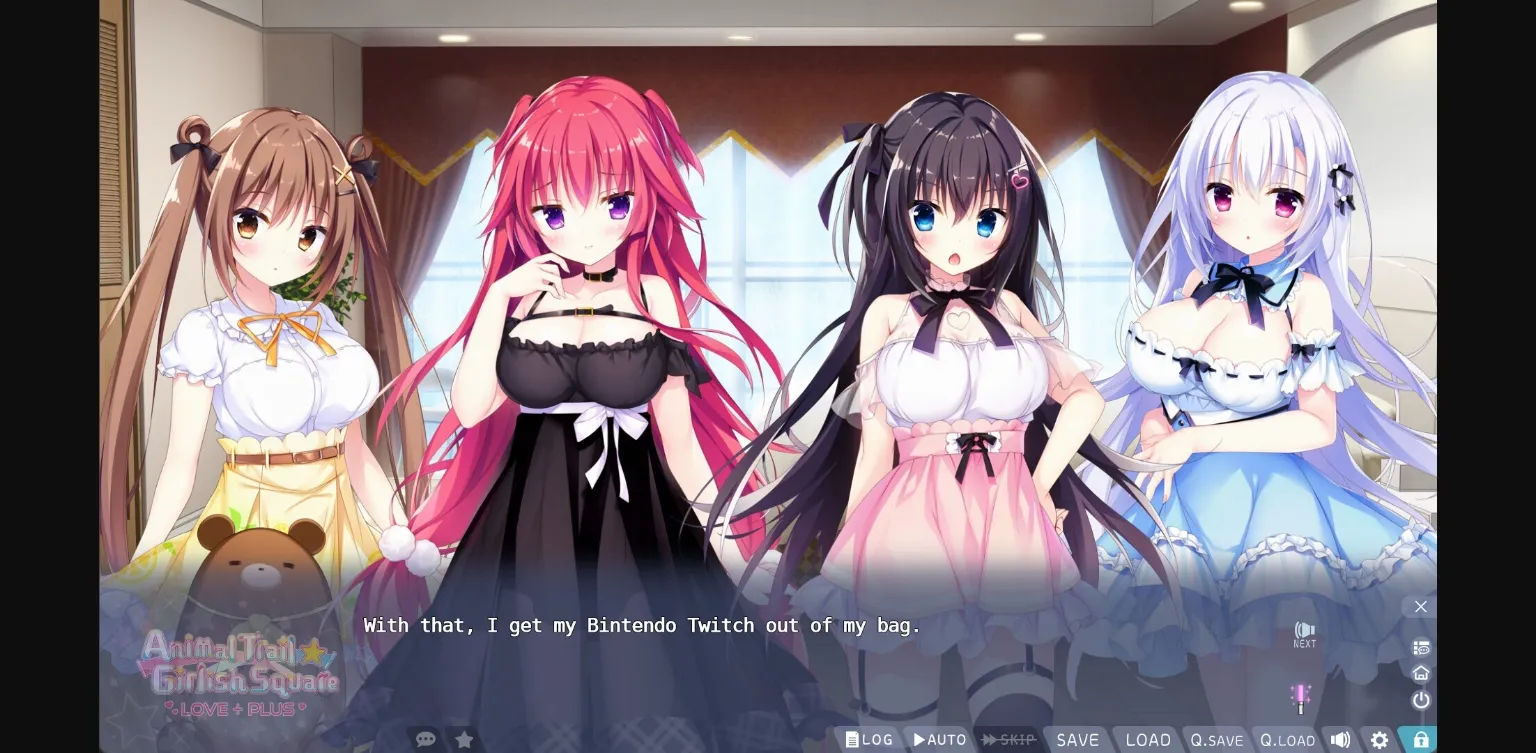
Task: Perform a quick save with Q.SAVE
Action: point(1215,740)
